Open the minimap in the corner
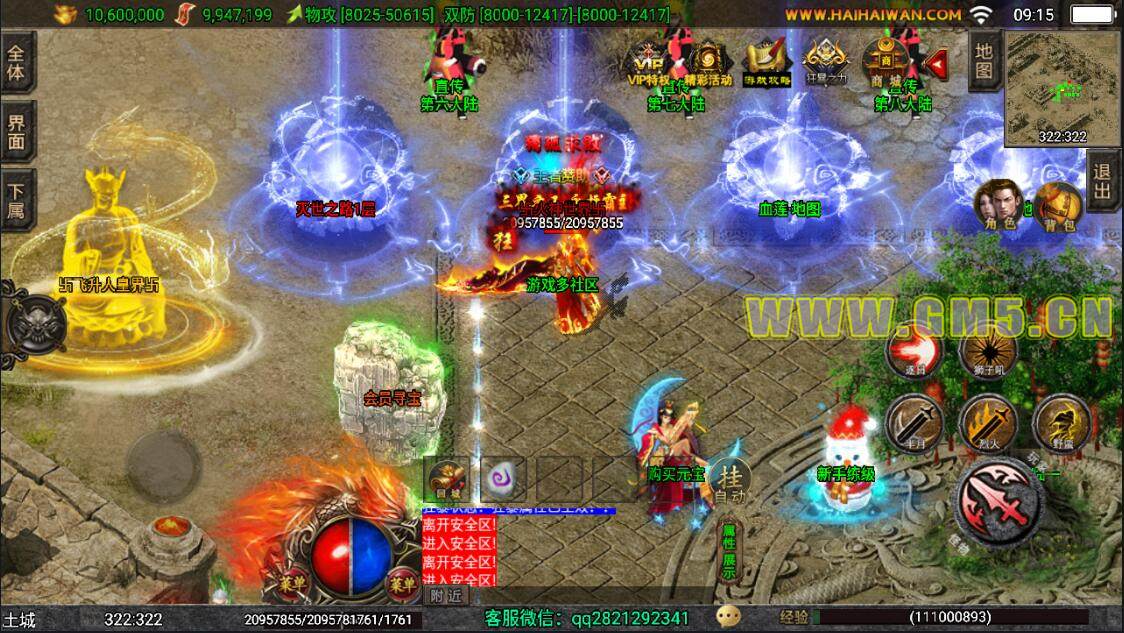Viewport: 1124px width, 633px height. (1063, 88)
